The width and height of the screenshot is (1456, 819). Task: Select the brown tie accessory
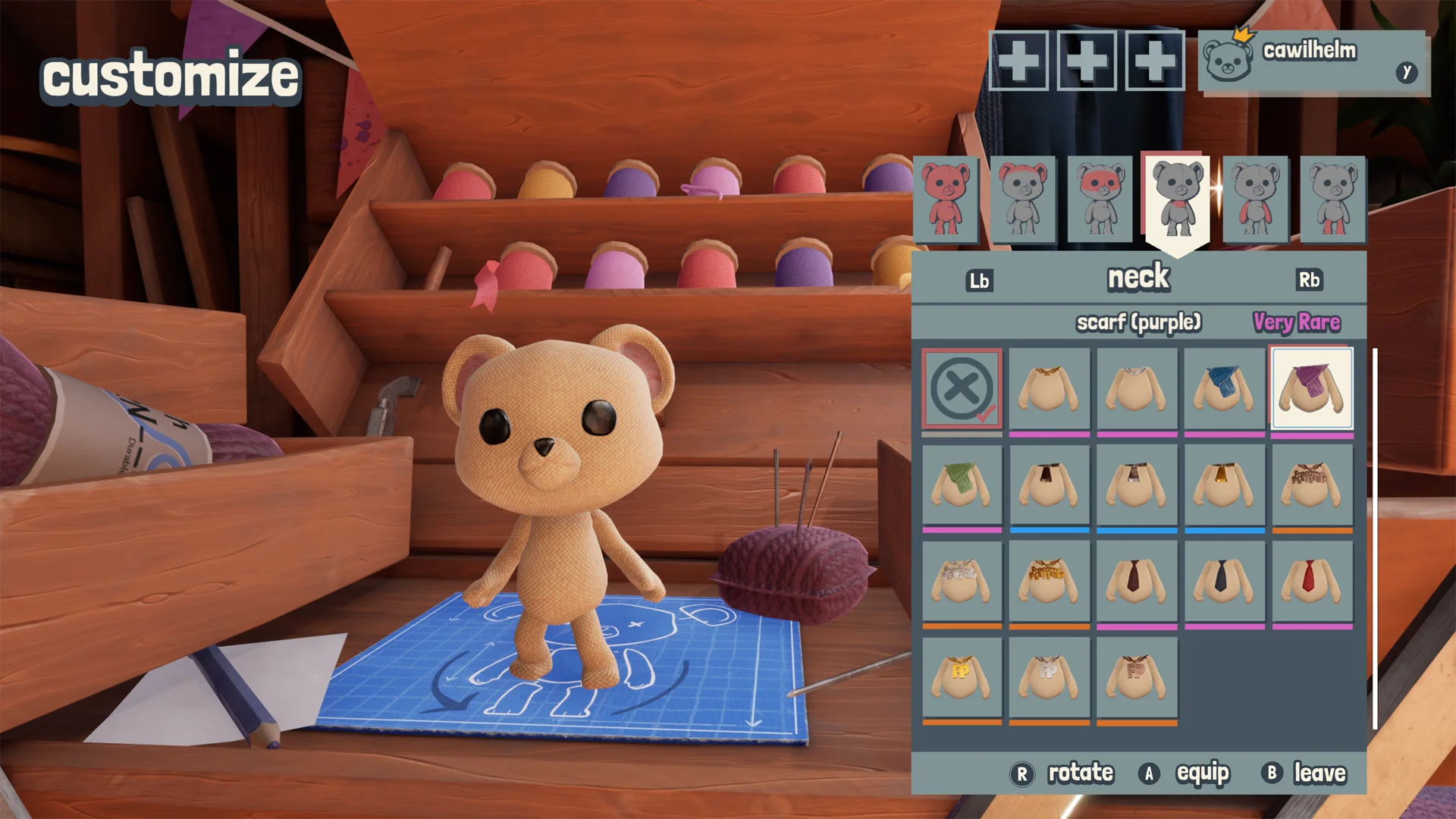[x=1136, y=582]
